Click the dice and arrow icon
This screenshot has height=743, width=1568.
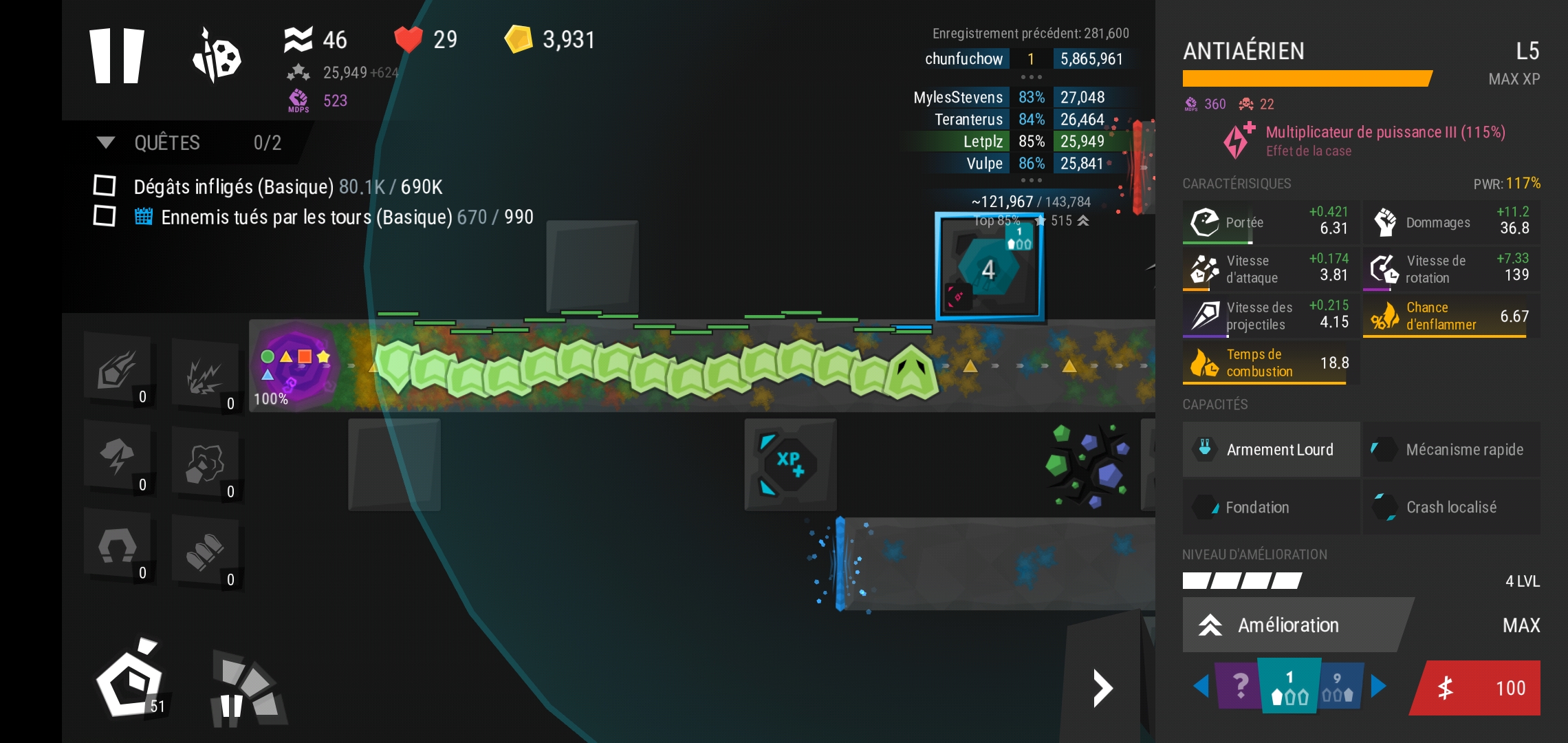[216, 56]
